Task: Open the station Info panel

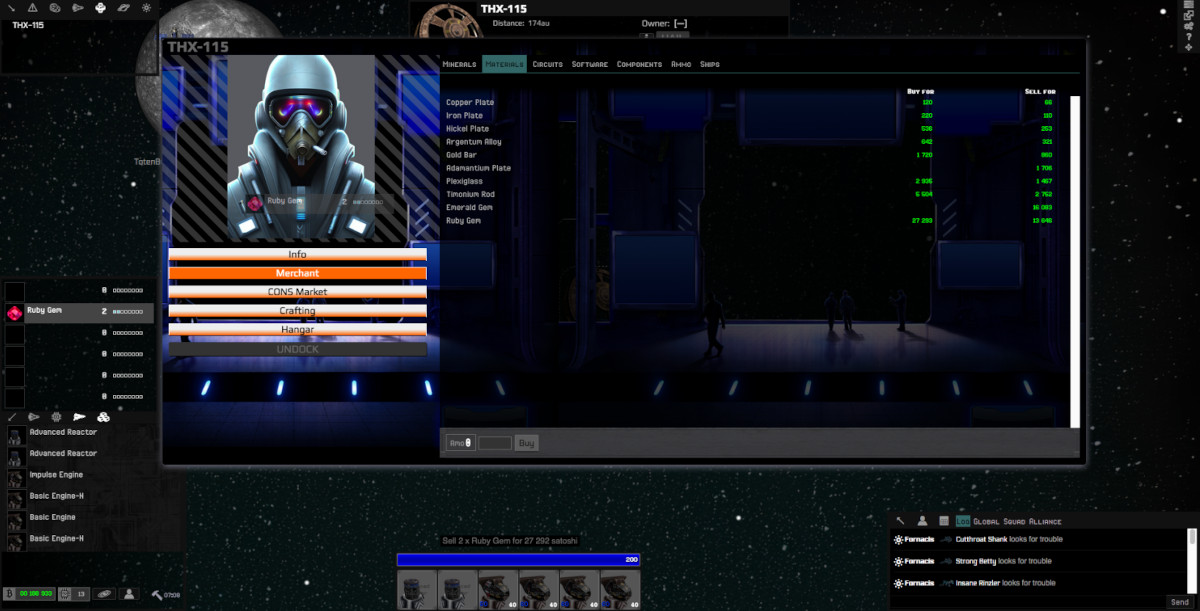Action: [297, 254]
